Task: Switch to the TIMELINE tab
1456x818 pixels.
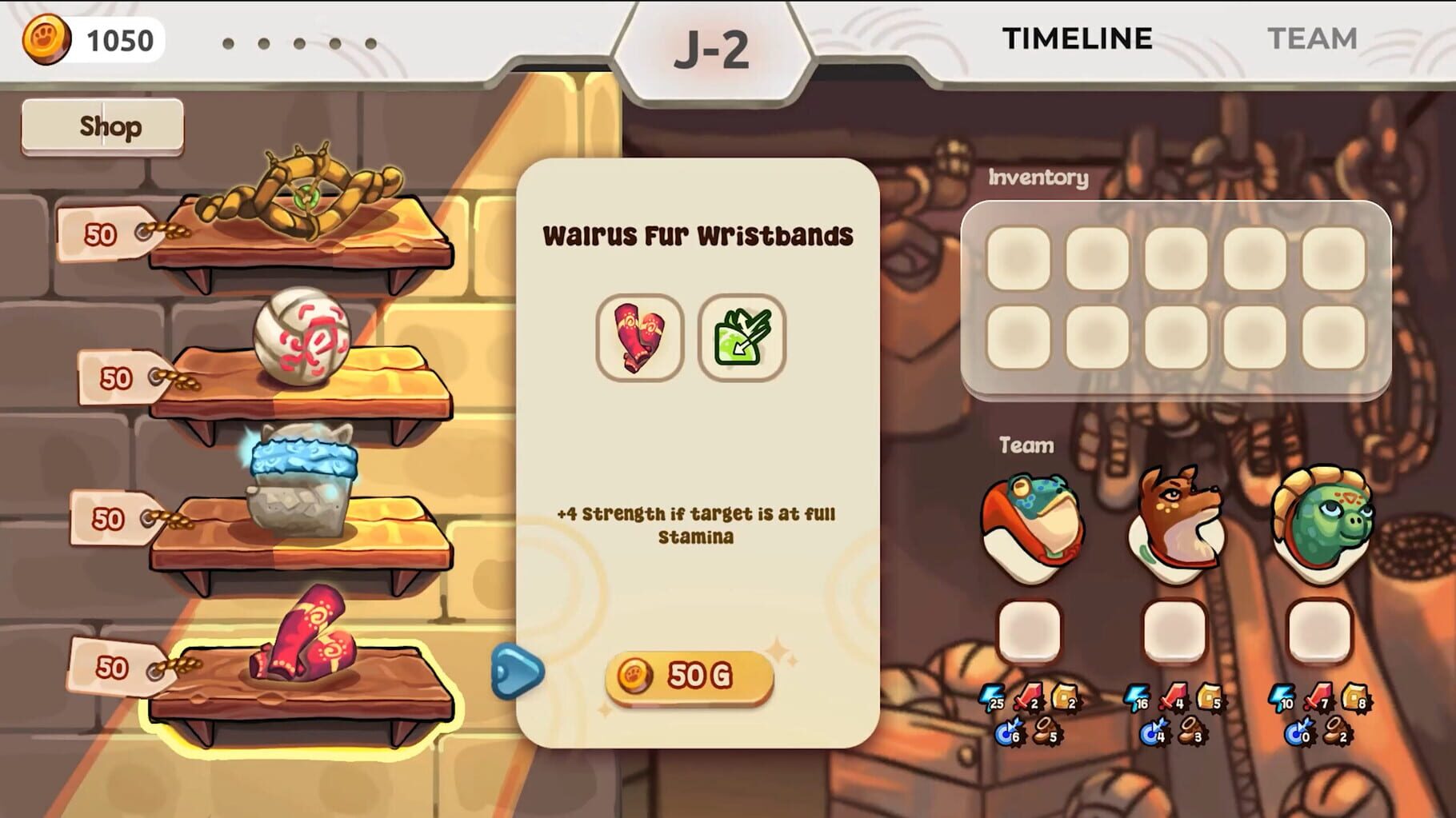Action: point(1076,38)
